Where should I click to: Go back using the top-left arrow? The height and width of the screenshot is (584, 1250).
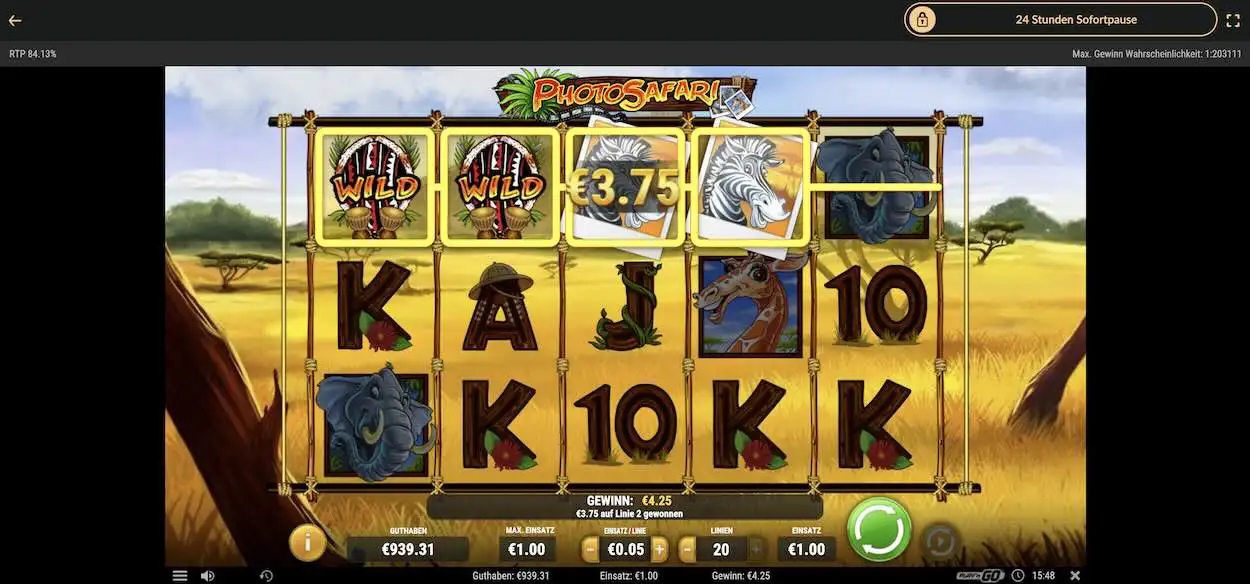[x=15, y=20]
